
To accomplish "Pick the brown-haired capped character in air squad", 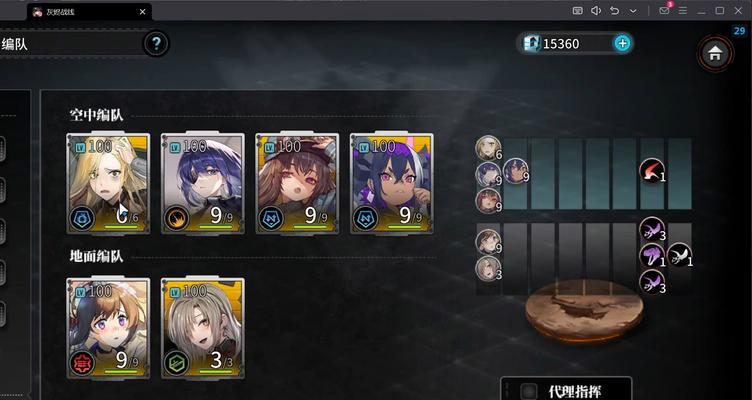I will point(297,183).
